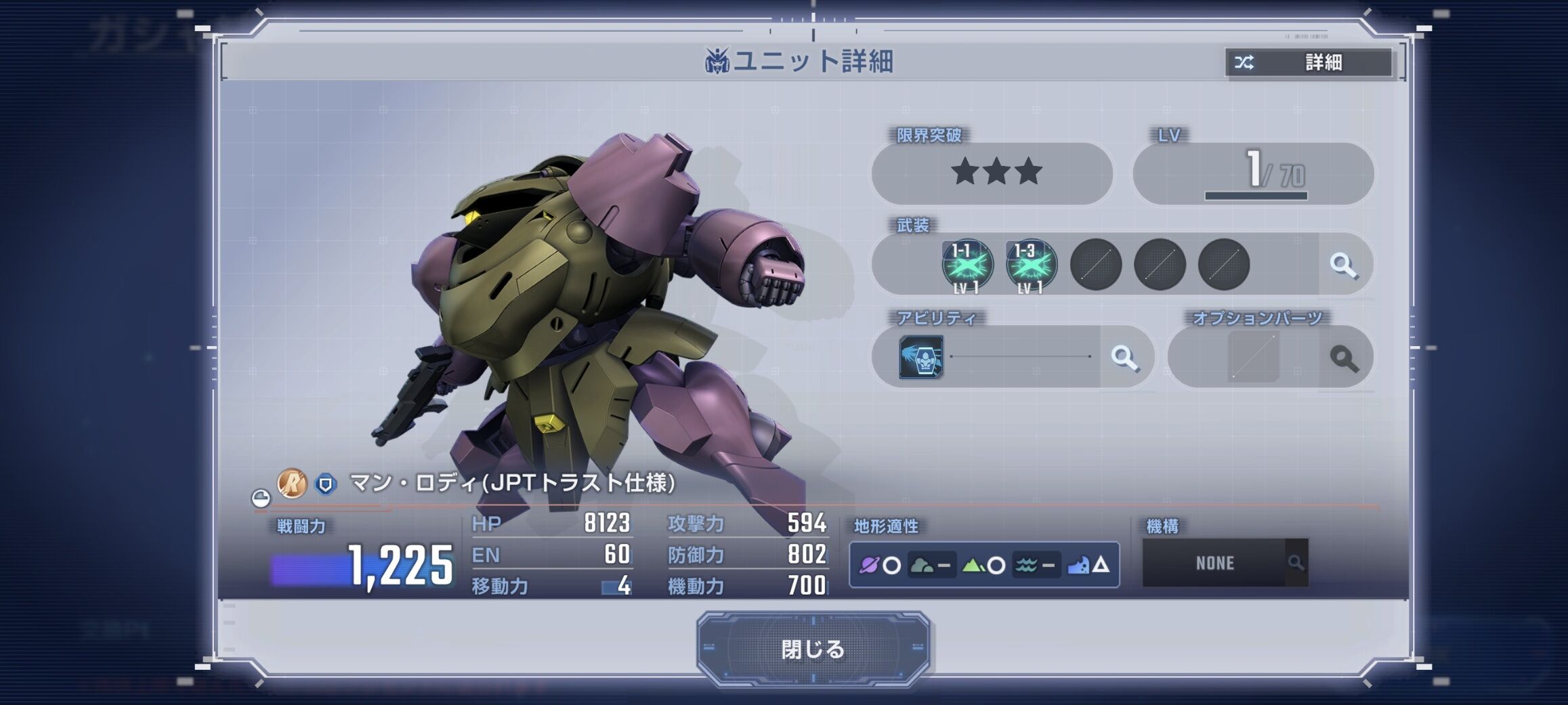Click the bronze R rarity badge
This screenshot has width=1568, height=705.
pos(293,484)
